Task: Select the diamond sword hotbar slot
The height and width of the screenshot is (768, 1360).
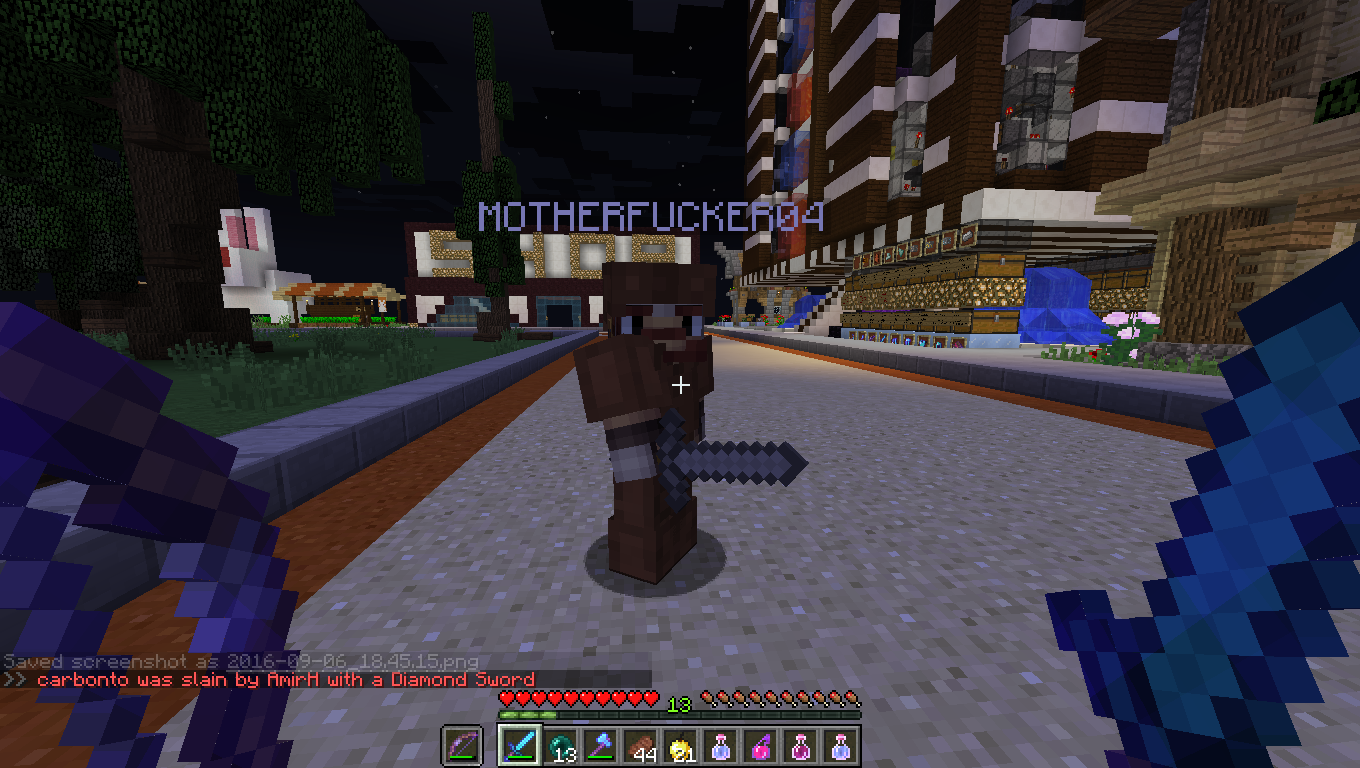Action: tap(520, 746)
